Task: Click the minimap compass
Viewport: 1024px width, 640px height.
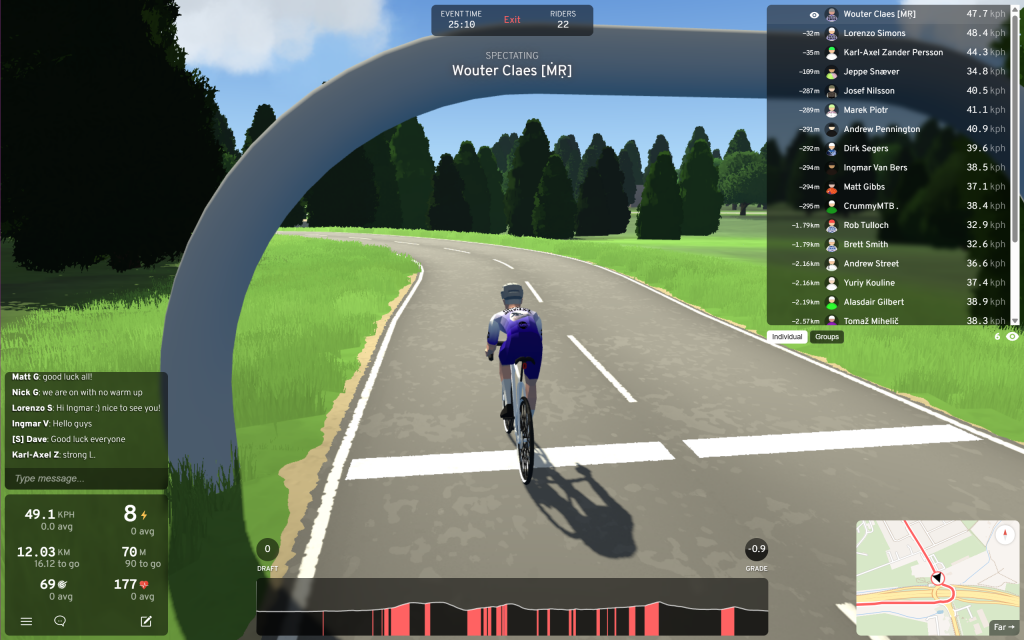Action: tap(1006, 534)
